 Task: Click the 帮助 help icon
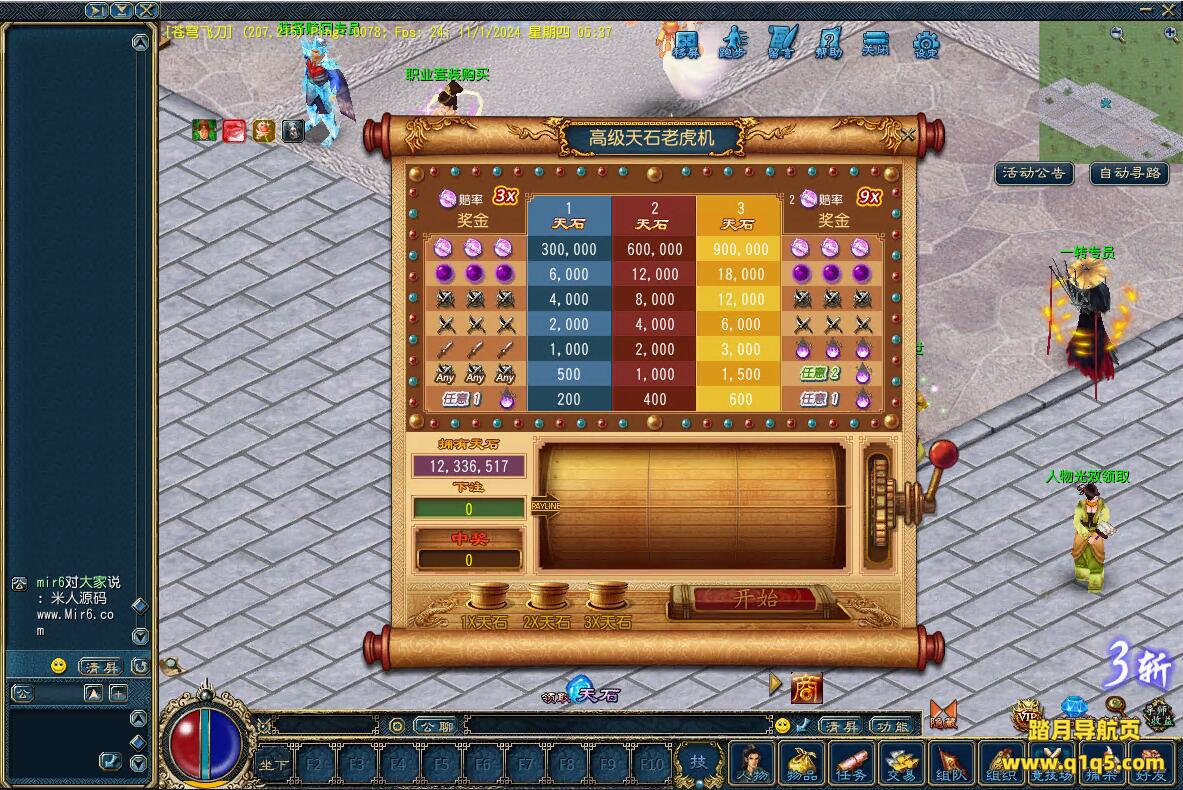coord(829,44)
